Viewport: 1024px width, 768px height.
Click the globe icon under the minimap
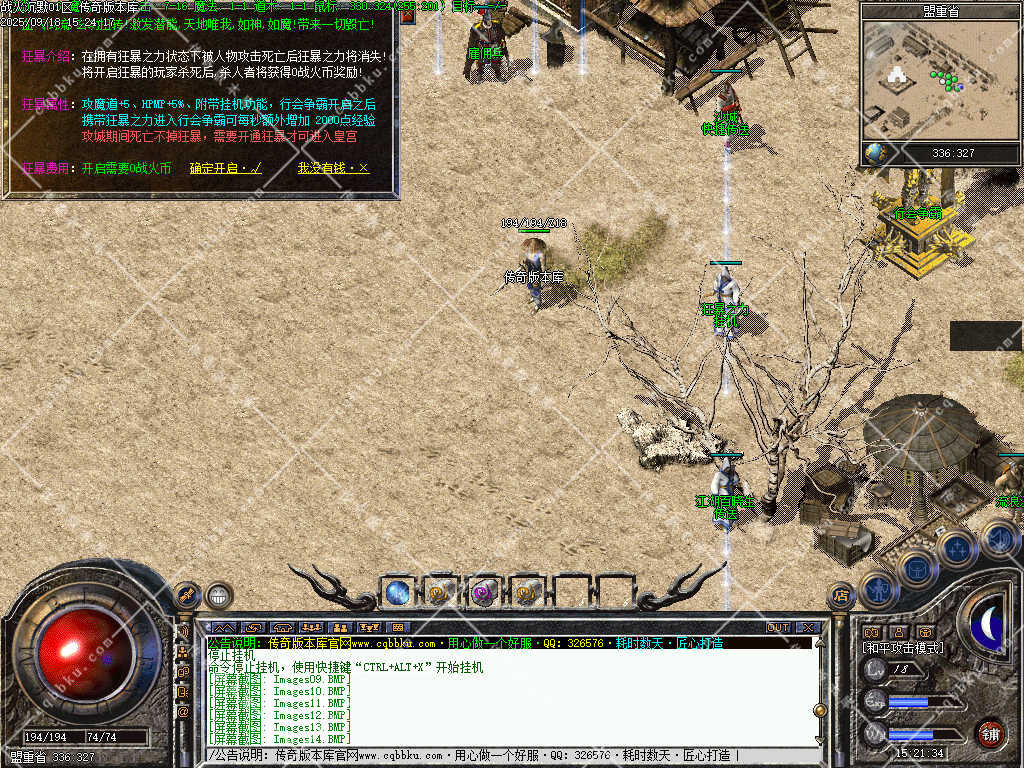[x=875, y=153]
